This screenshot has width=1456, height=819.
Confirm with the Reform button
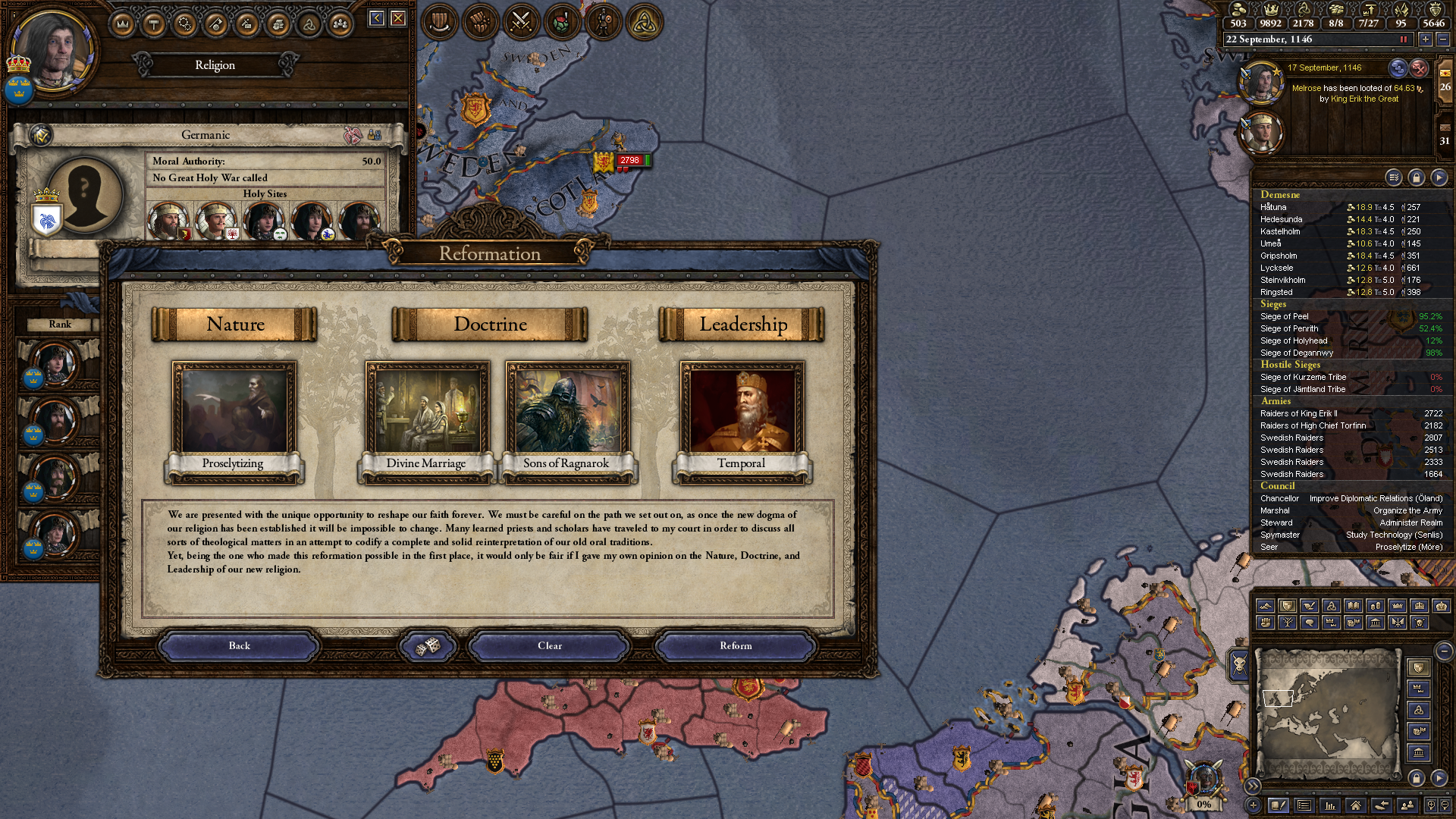click(x=736, y=646)
